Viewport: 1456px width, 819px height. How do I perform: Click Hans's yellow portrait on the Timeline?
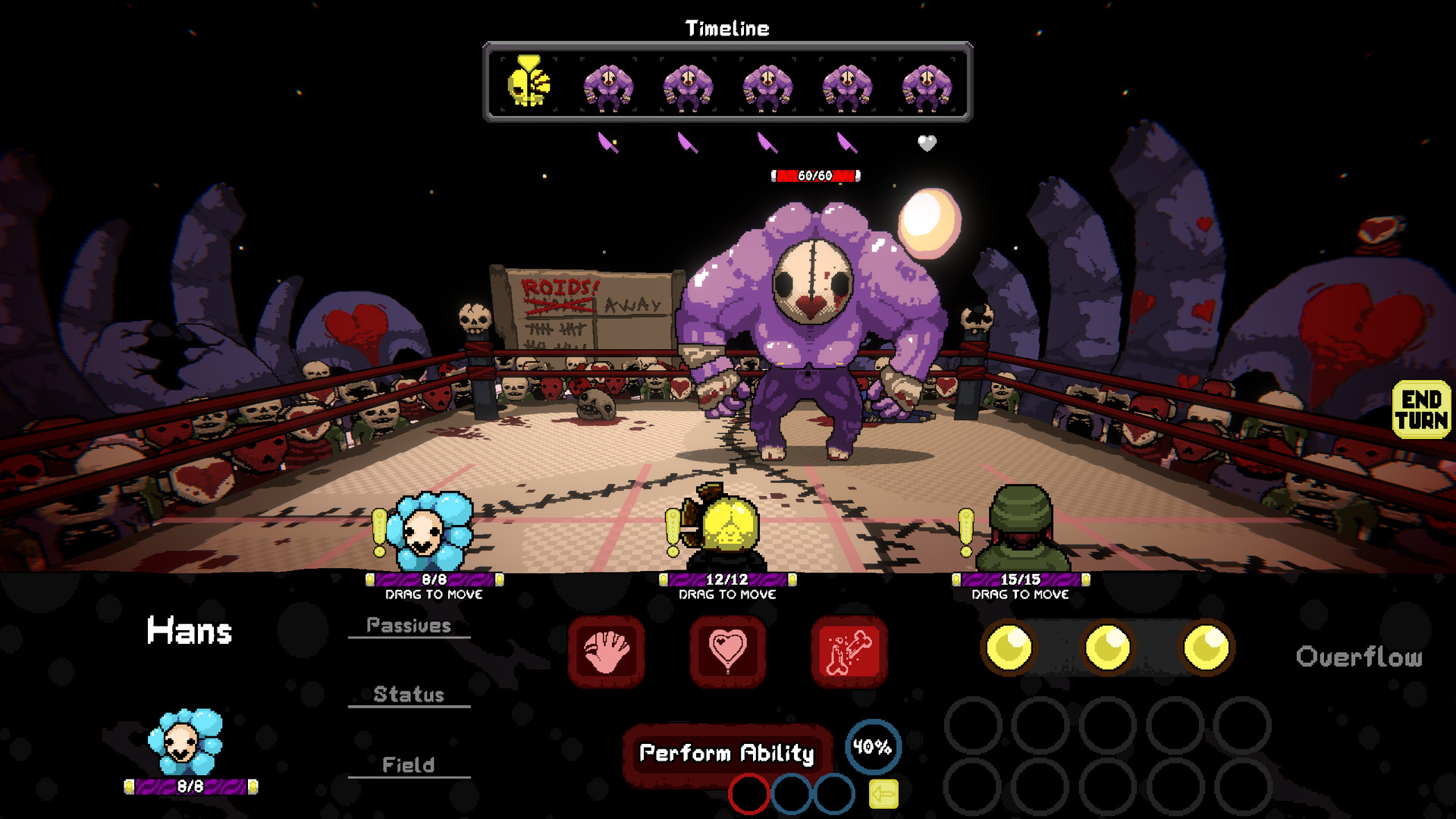[529, 82]
